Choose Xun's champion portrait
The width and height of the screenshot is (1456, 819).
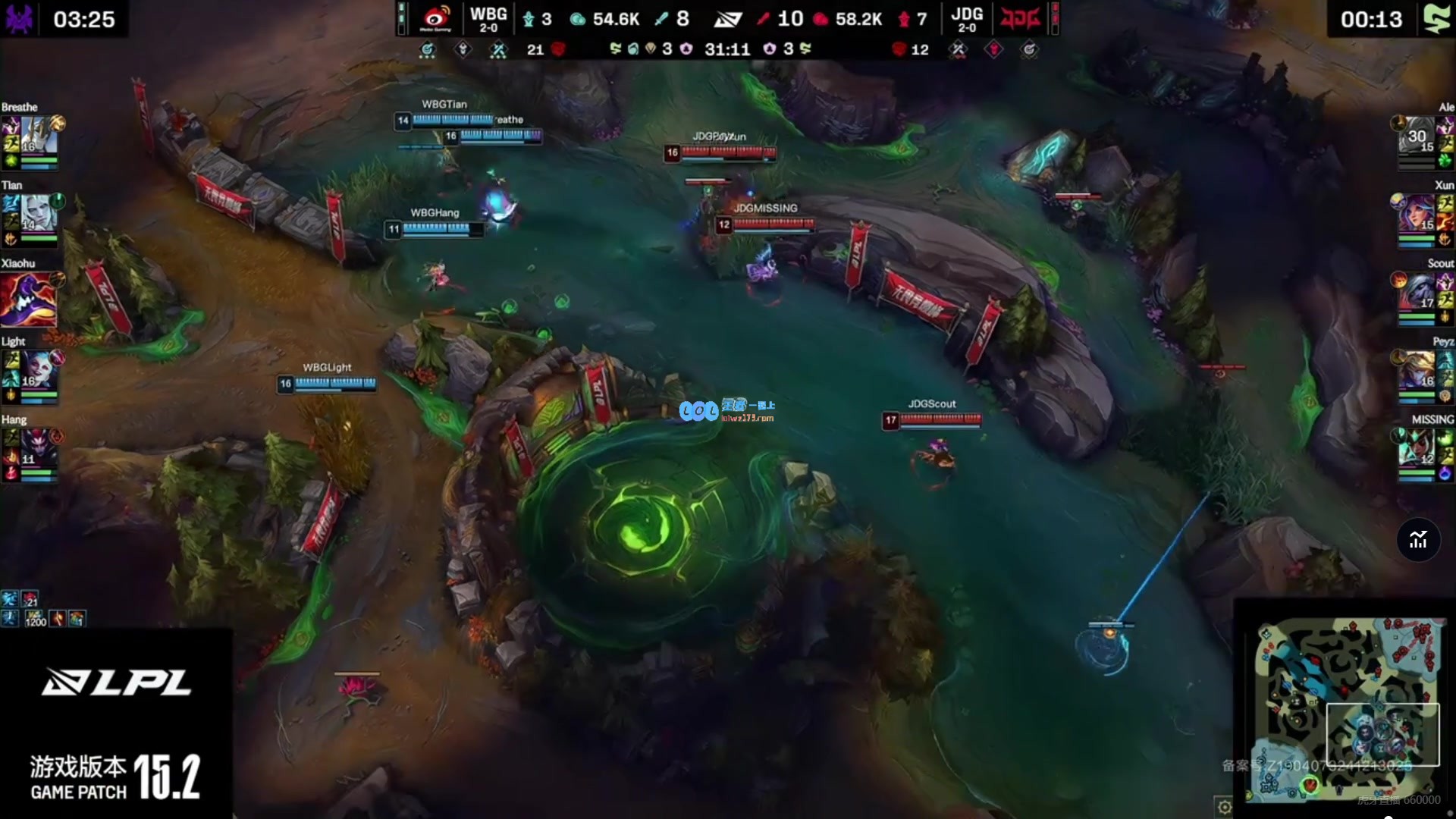point(1417,214)
